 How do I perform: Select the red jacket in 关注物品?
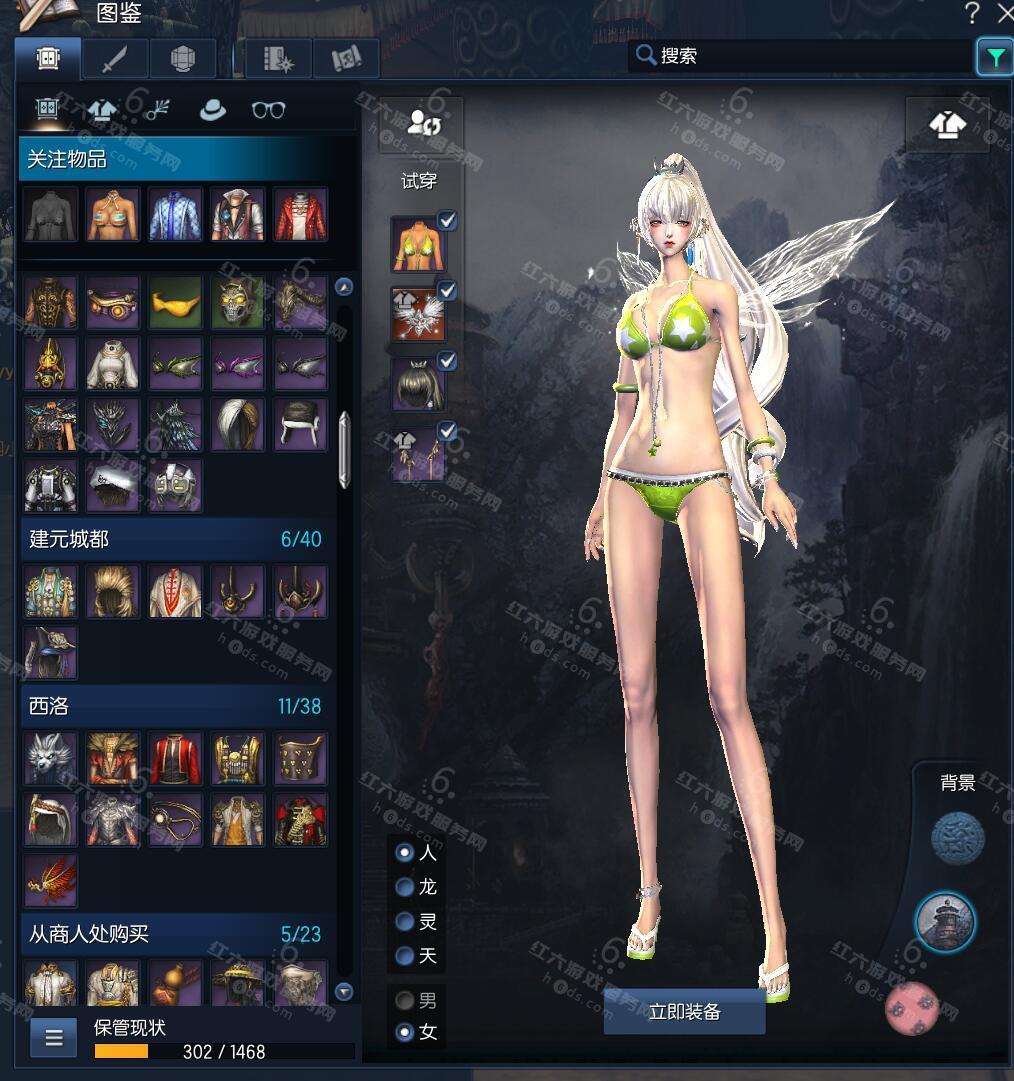pyautogui.click(x=300, y=215)
